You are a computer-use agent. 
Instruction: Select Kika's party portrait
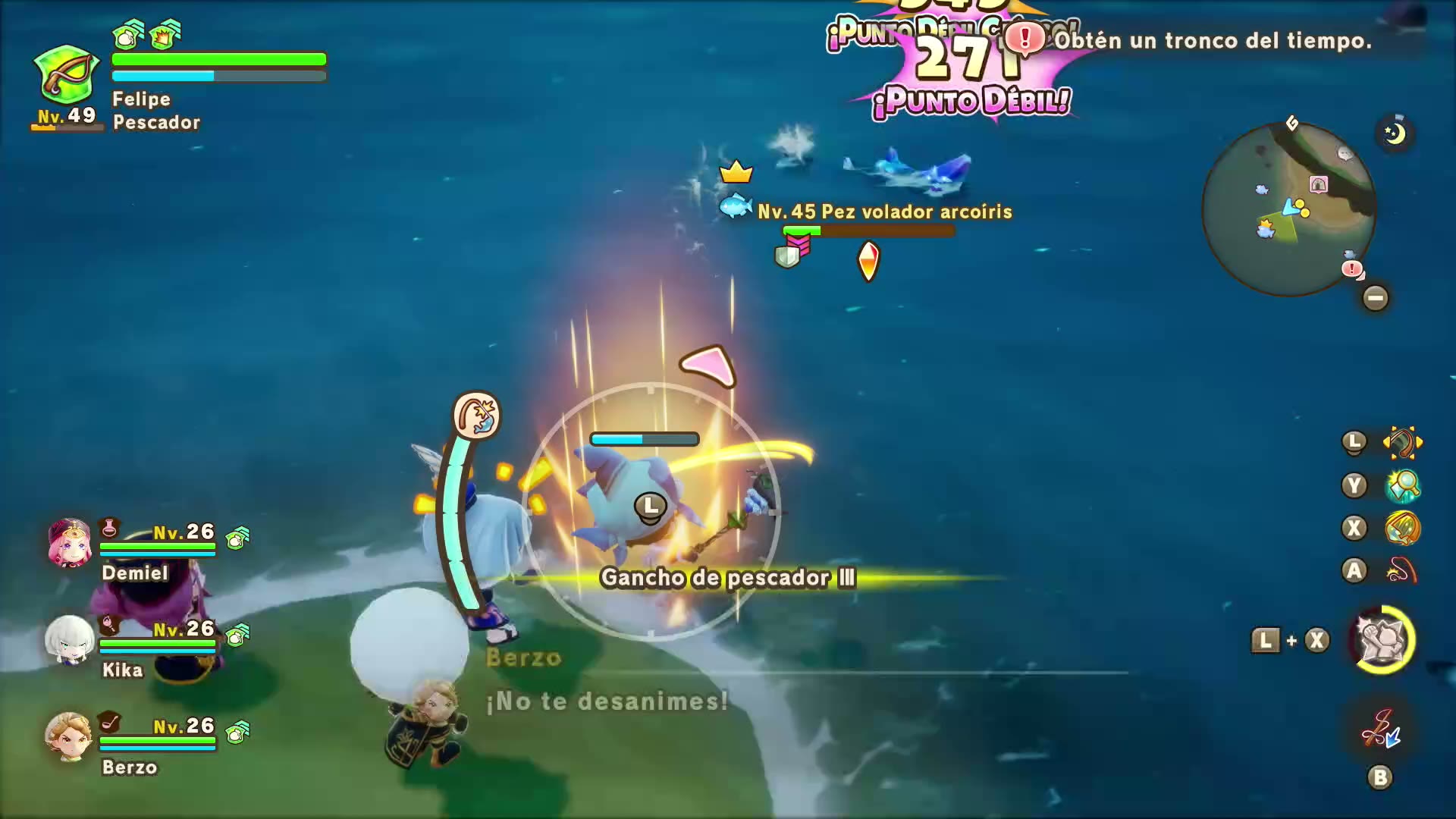[70, 640]
